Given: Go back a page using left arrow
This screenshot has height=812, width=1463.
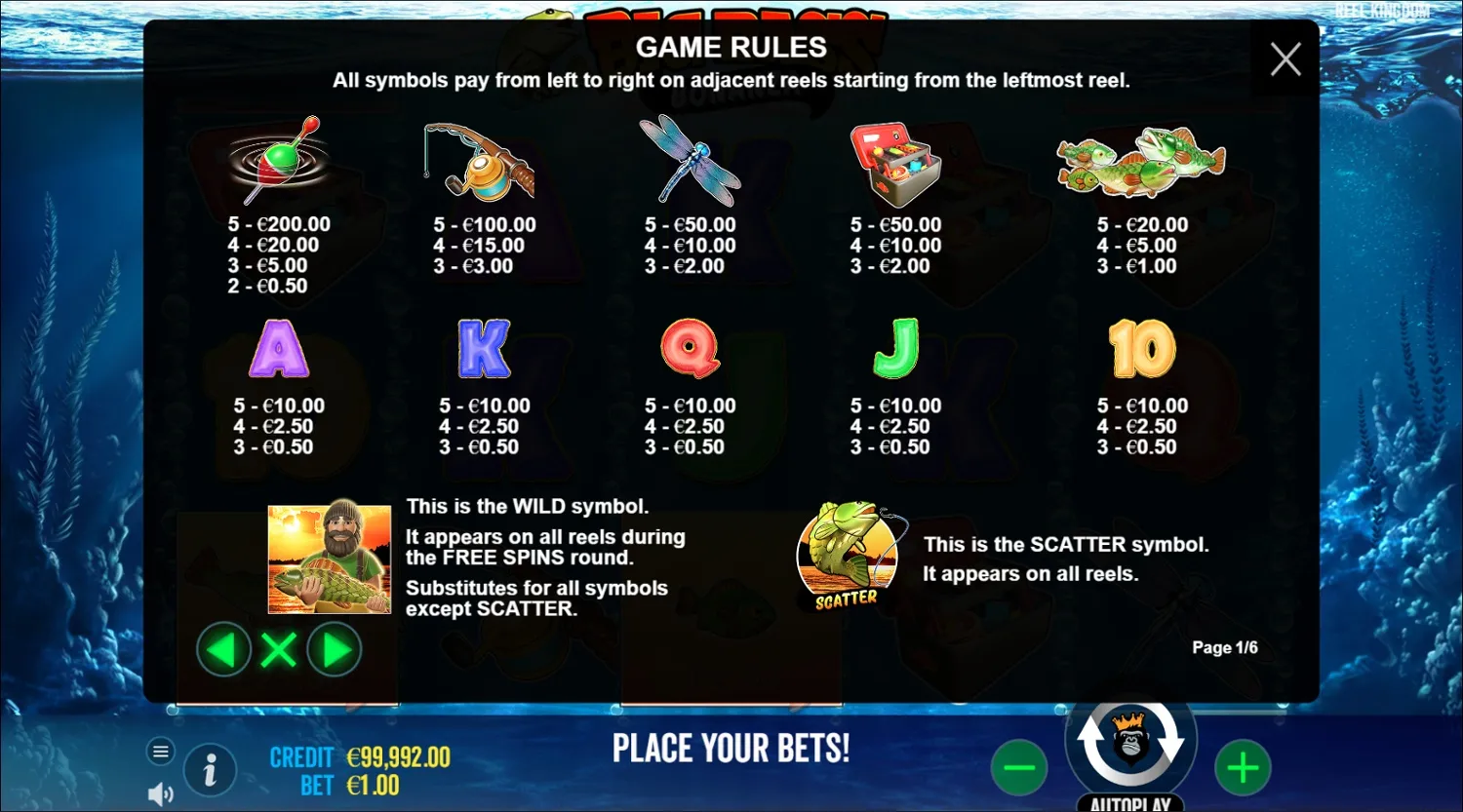Looking at the screenshot, I should (223, 649).
